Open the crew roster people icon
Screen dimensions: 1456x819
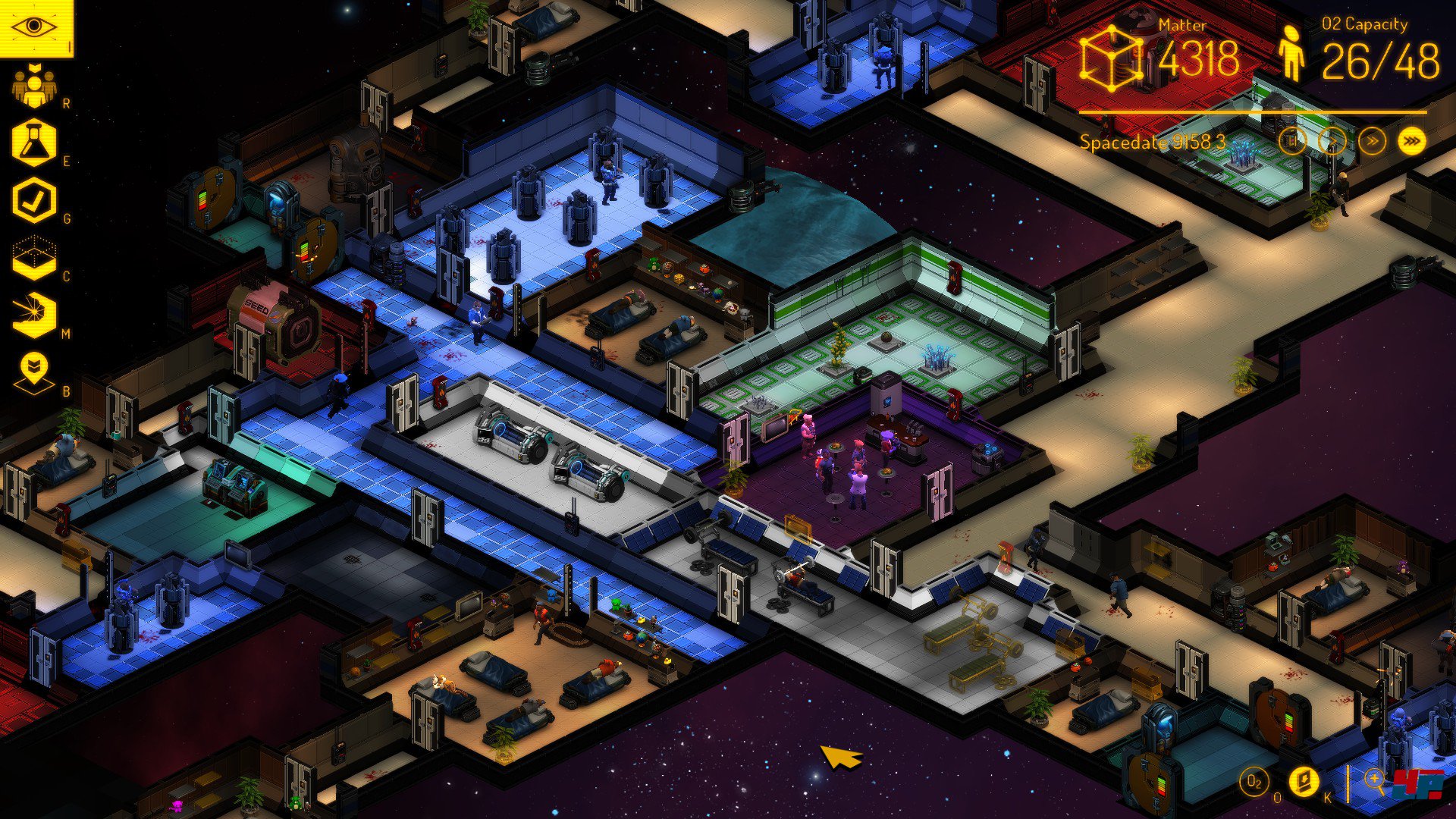(34, 86)
